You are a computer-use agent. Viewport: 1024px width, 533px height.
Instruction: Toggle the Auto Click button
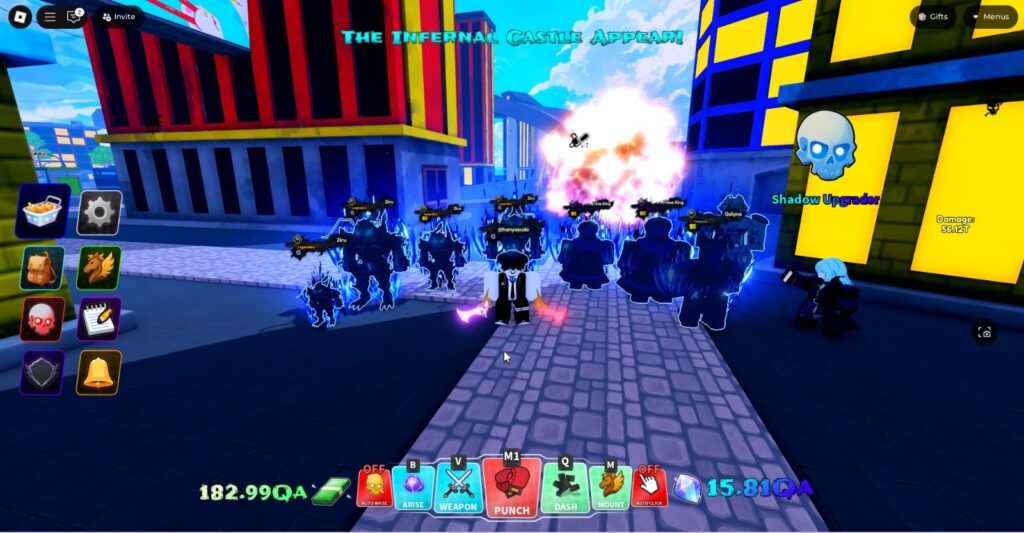click(650, 488)
